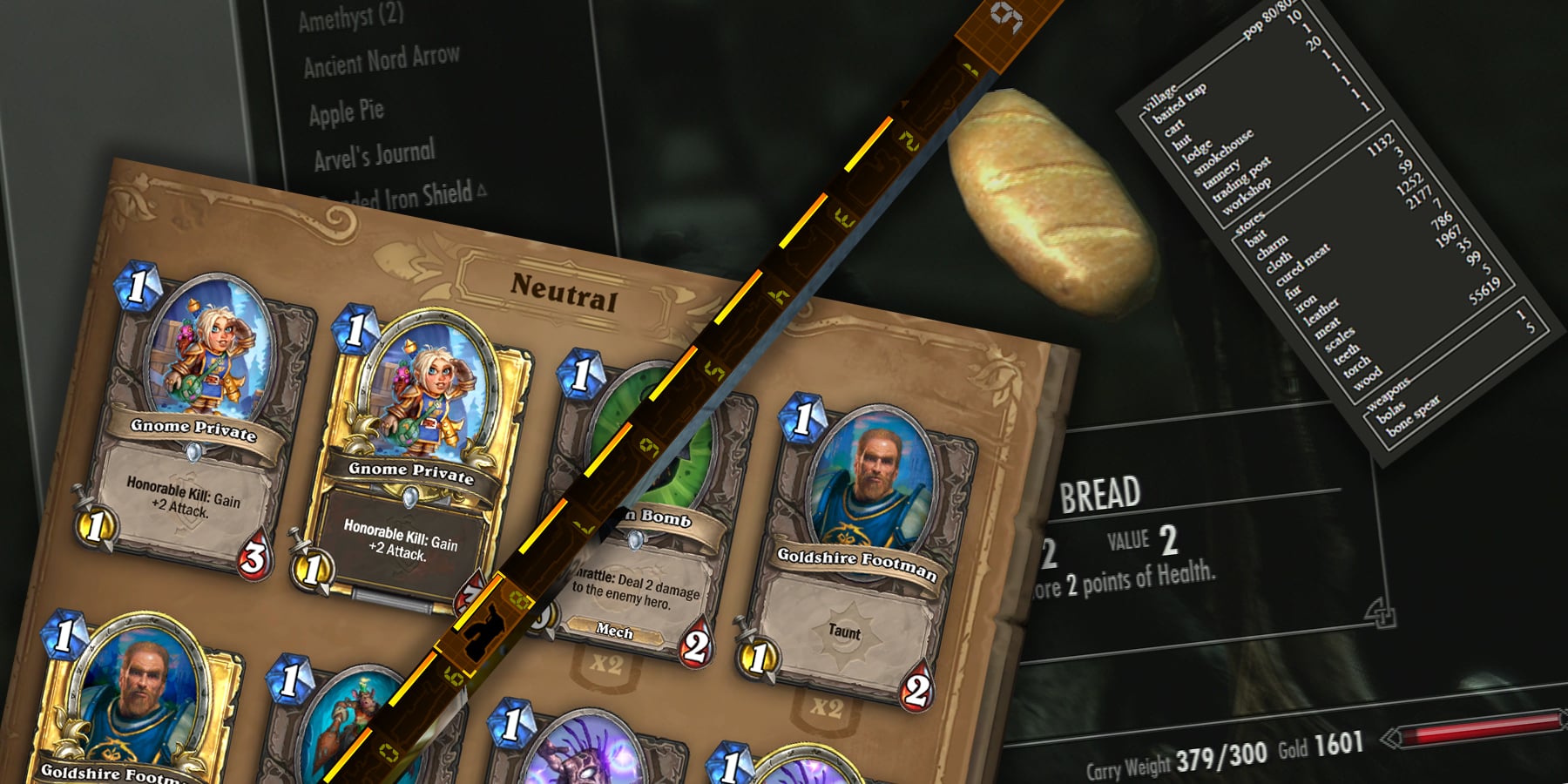Select Amethyst (2) in the inventory list

point(350,17)
